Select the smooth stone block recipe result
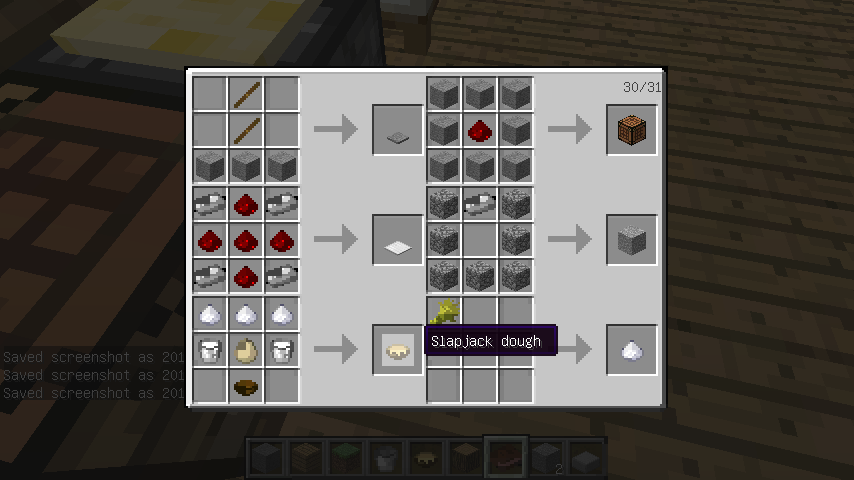 (632, 240)
